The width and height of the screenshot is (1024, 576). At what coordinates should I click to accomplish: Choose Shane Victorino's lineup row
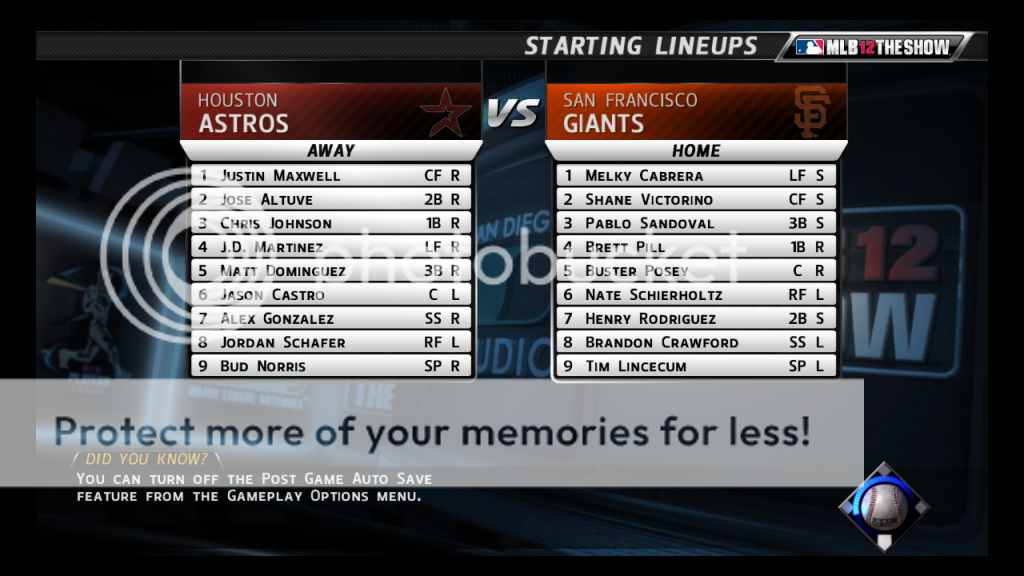pyautogui.click(x=696, y=199)
